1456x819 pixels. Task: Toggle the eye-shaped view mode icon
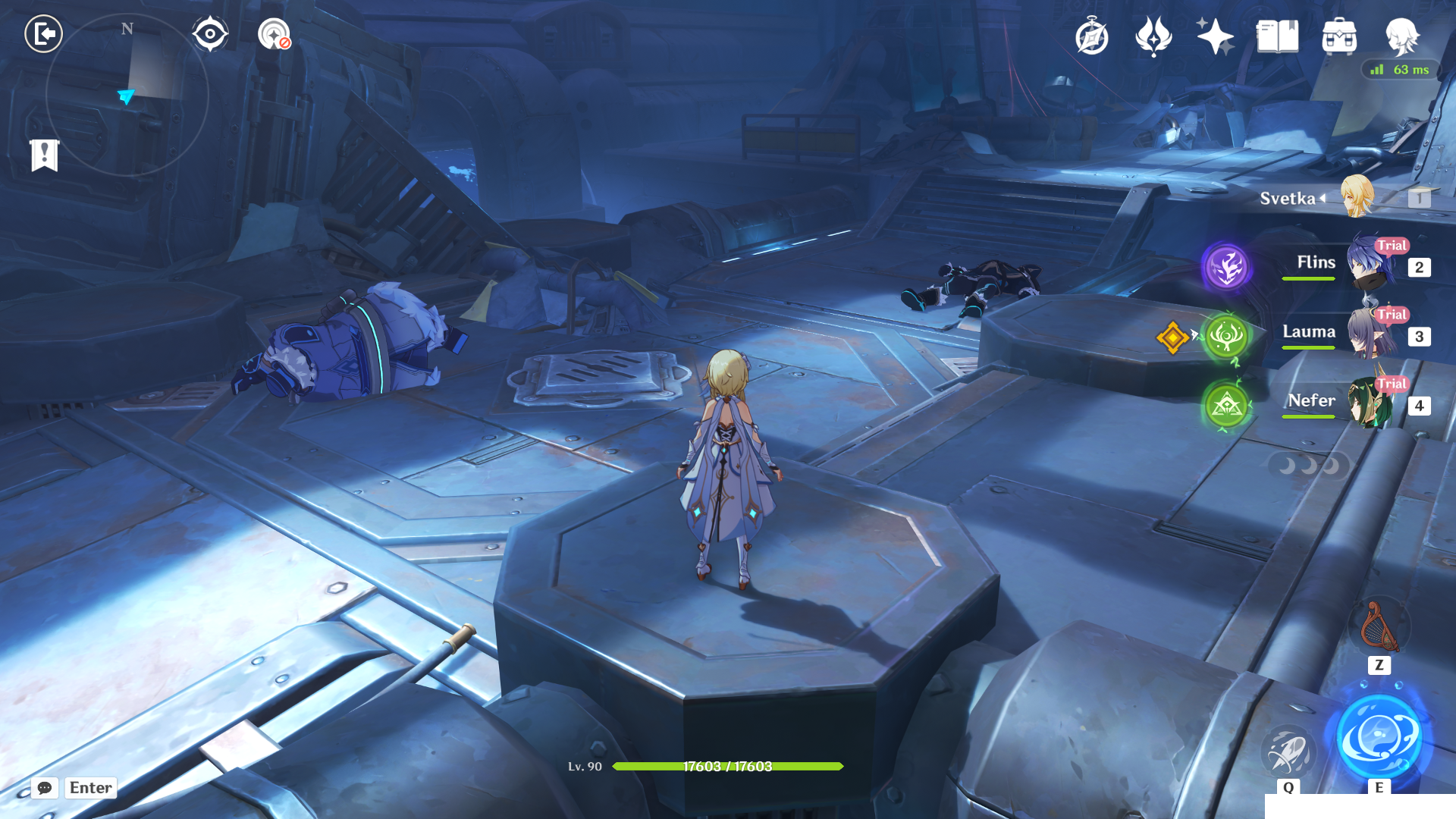click(210, 34)
